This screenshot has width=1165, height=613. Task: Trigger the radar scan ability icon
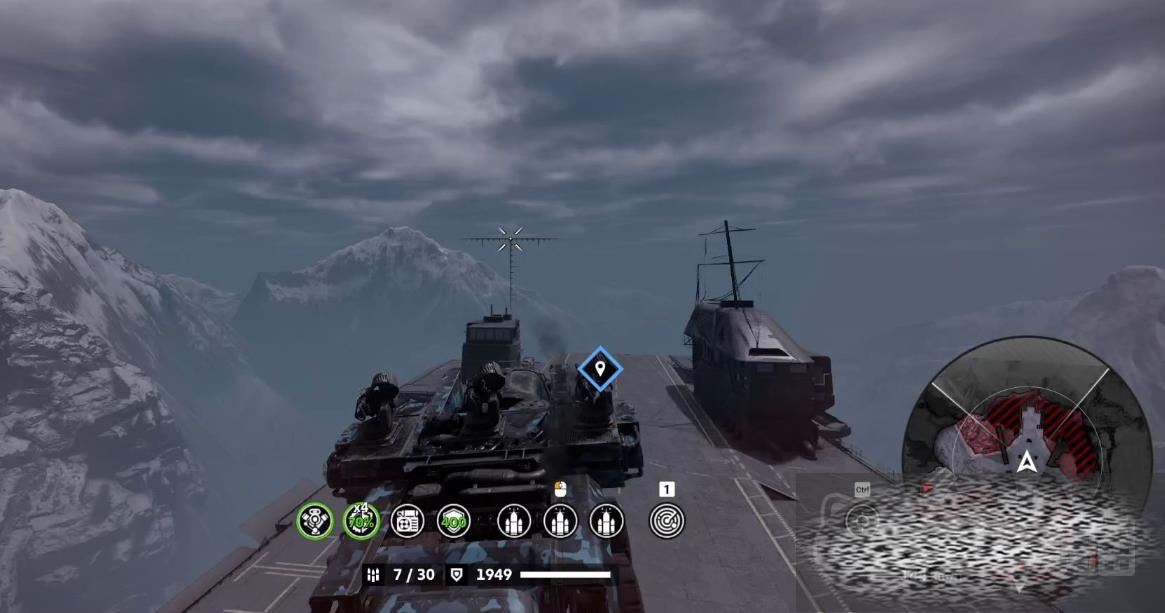(666, 520)
